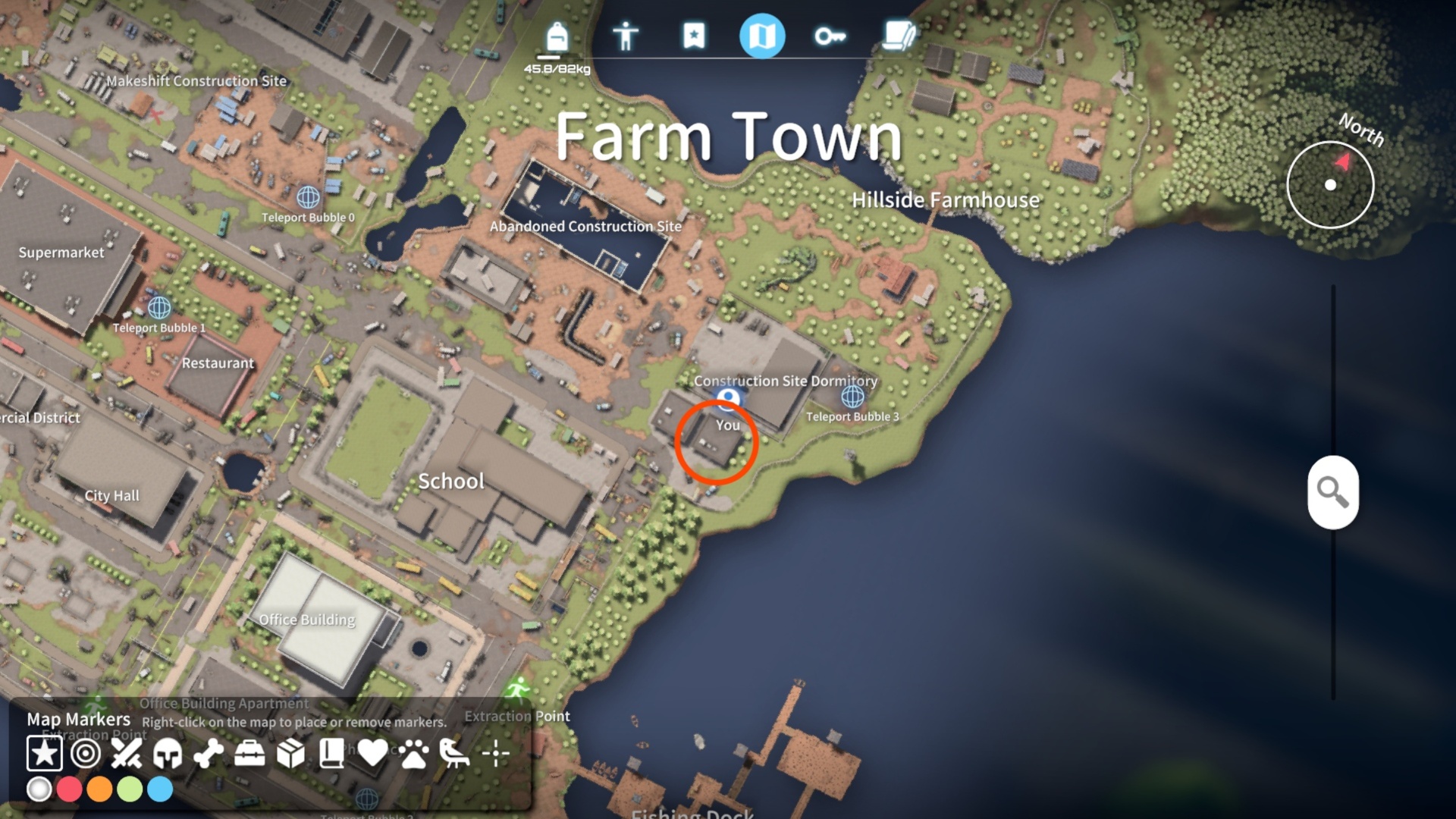Open the backpack inventory tab

pyautogui.click(x=556, y=34)
